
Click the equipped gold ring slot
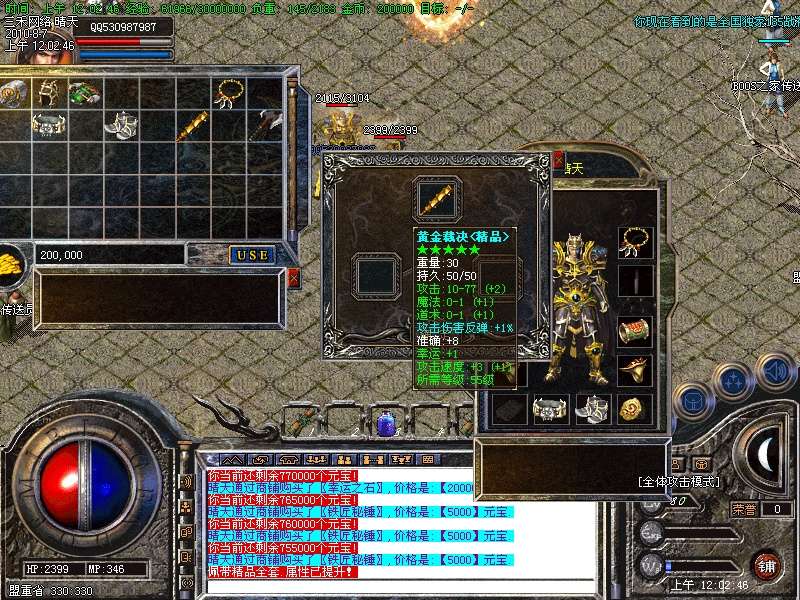tap(634, 371)
